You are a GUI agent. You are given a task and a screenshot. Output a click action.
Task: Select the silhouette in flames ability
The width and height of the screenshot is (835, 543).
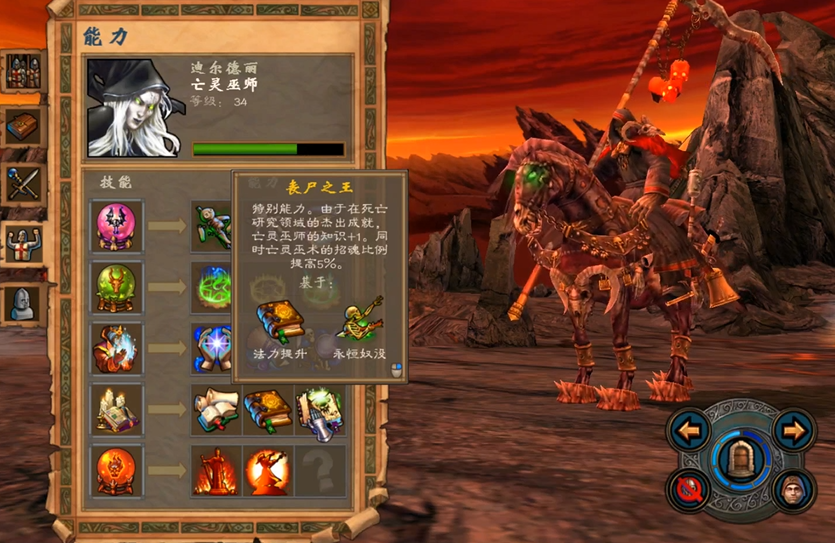click(216, 470)
